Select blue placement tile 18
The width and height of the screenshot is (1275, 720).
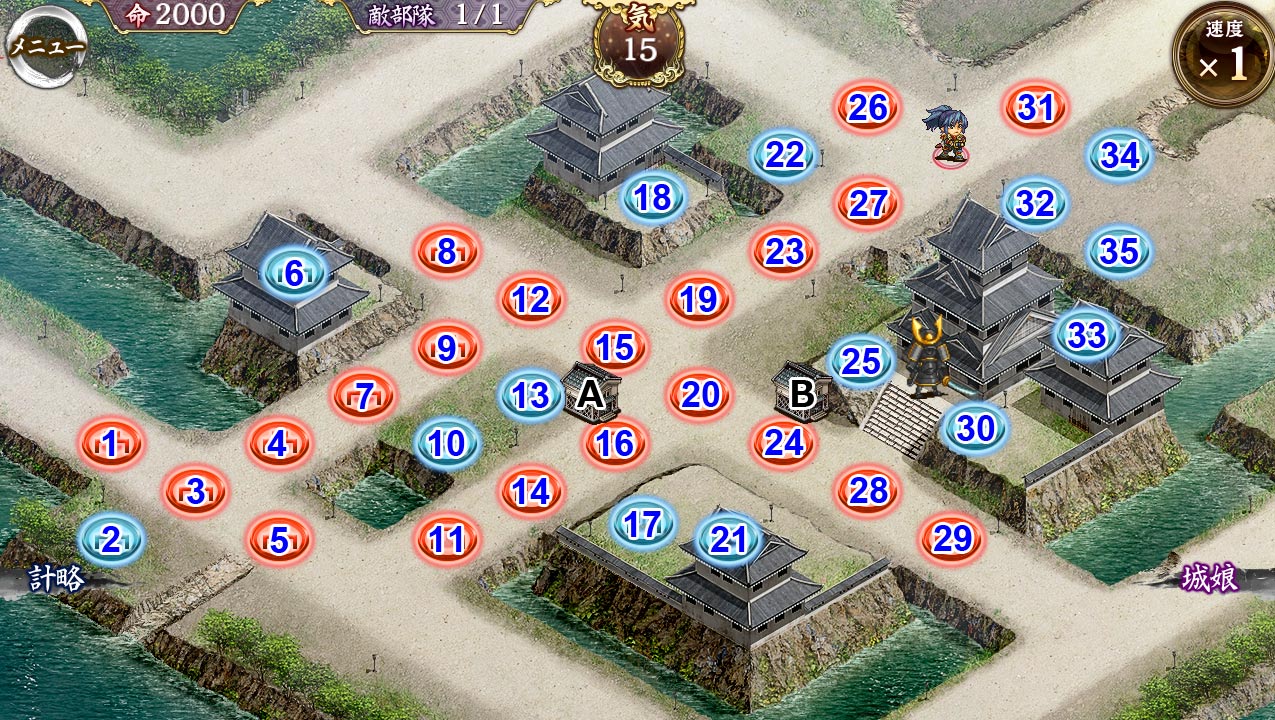pos(652,197)
